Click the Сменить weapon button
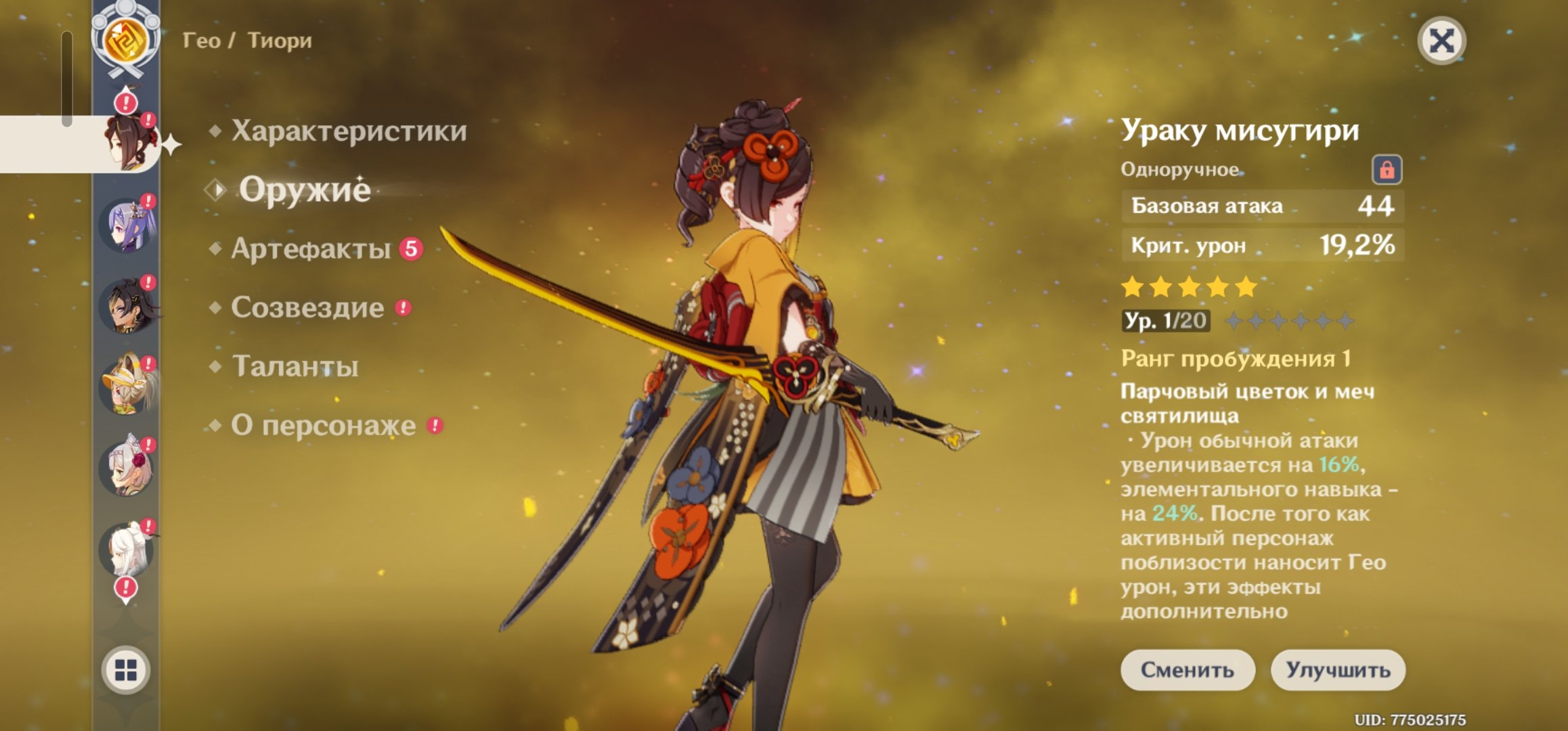The image size is (1568, 731). 1188,670
